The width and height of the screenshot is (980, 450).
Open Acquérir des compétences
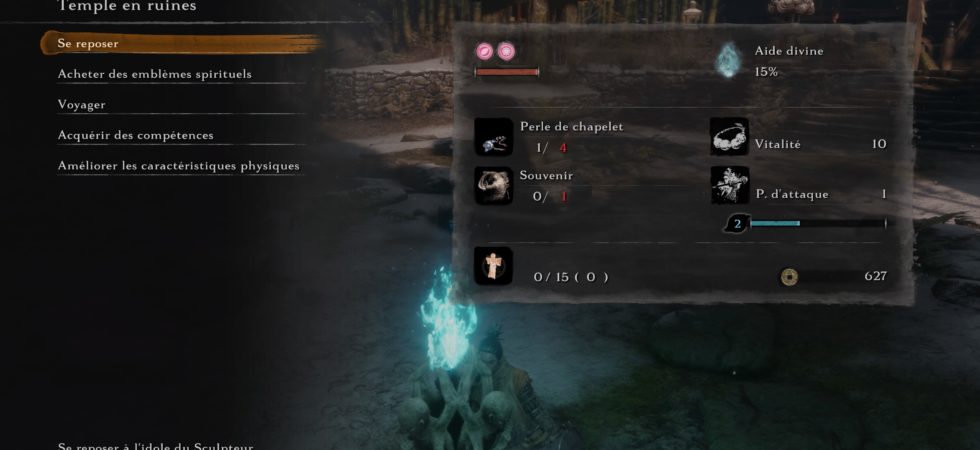[136, 135]
